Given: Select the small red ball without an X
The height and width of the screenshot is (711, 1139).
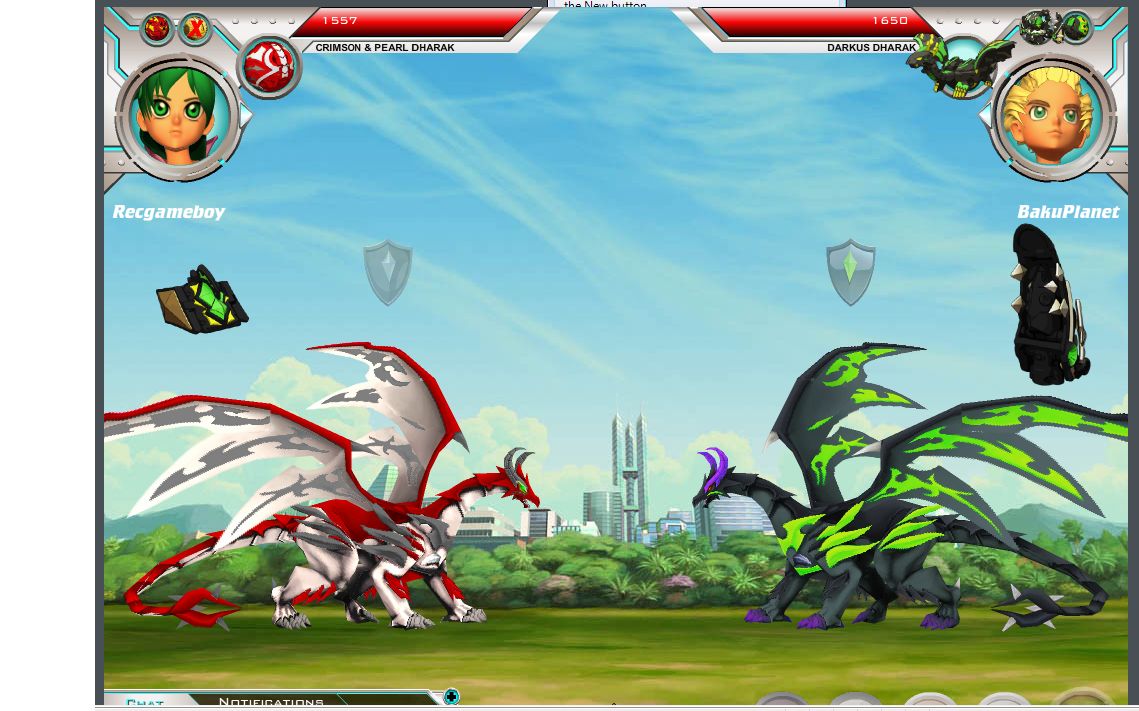Looking at the screenshot, I should pos(157,29).
